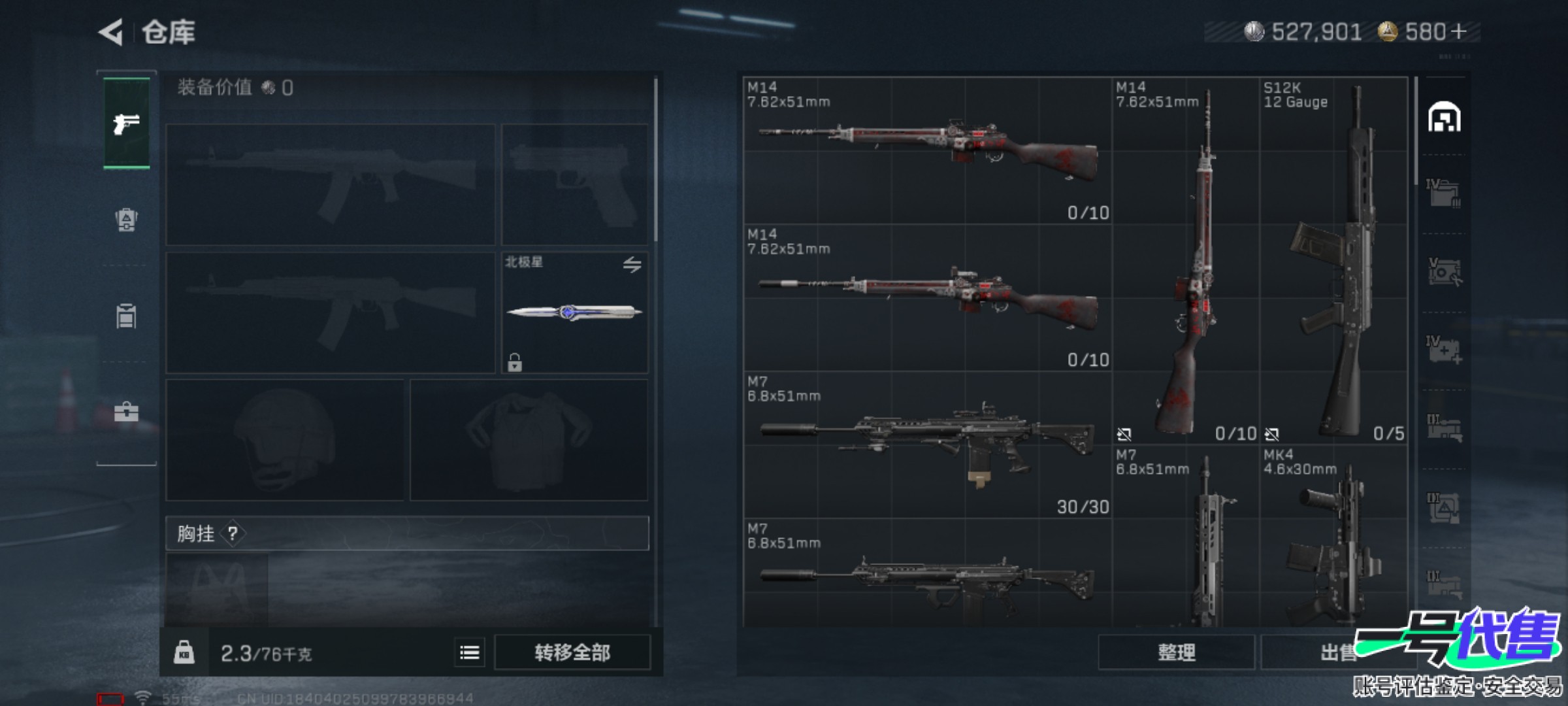Screen dimensions: 1568x706
Task: Transfer everything with 转移全部
Action: click(572, 652)
